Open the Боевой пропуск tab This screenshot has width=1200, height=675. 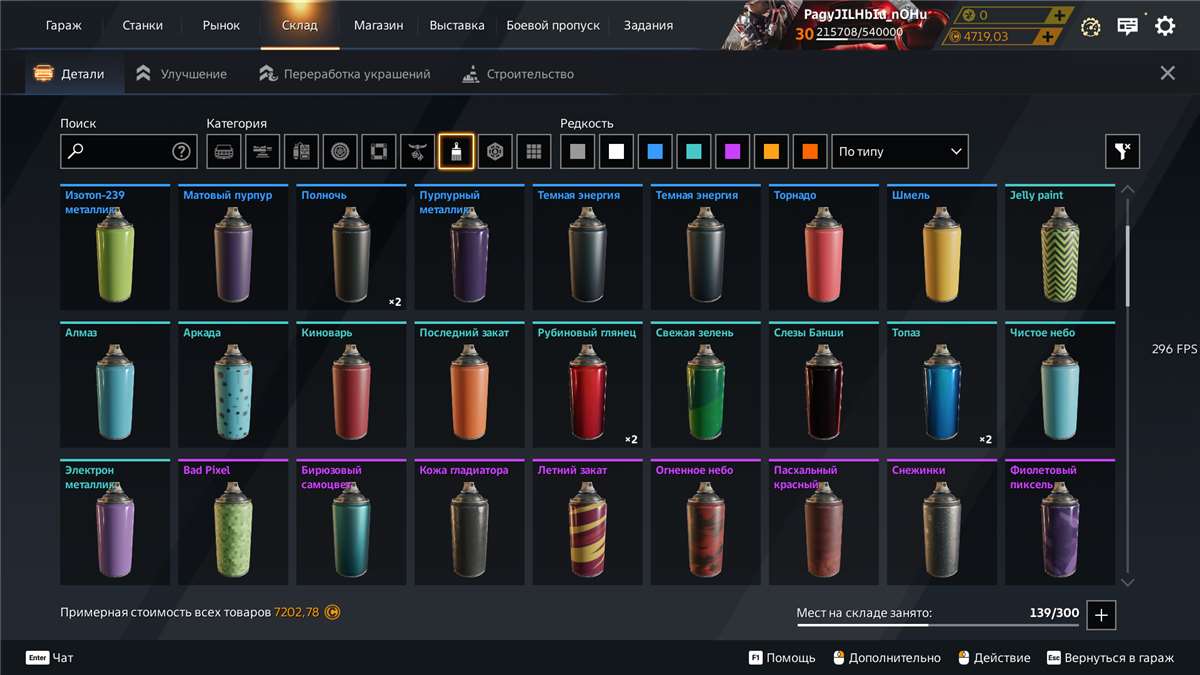point(553,25)
